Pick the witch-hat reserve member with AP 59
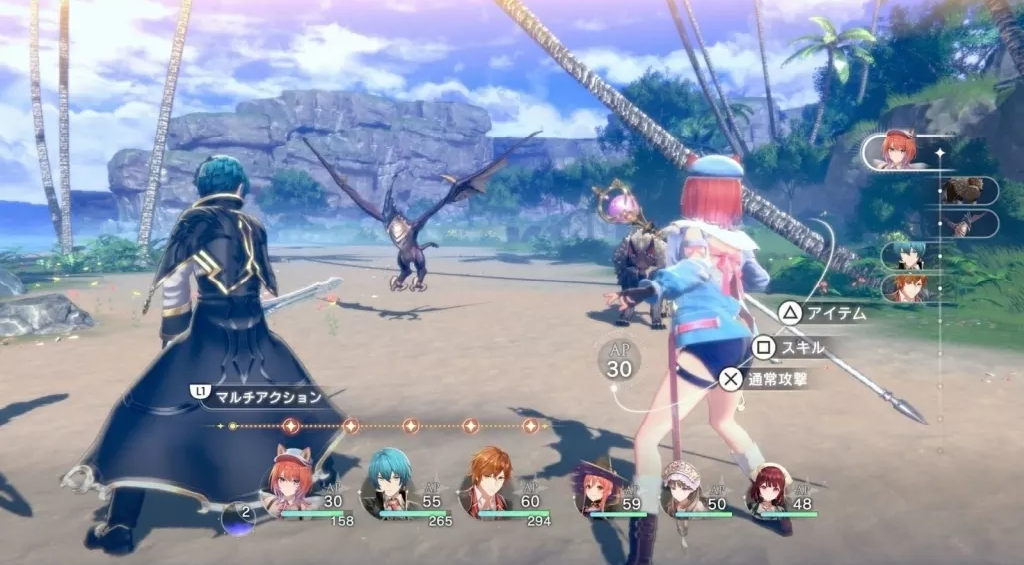1024x565 pixels. 597,488
